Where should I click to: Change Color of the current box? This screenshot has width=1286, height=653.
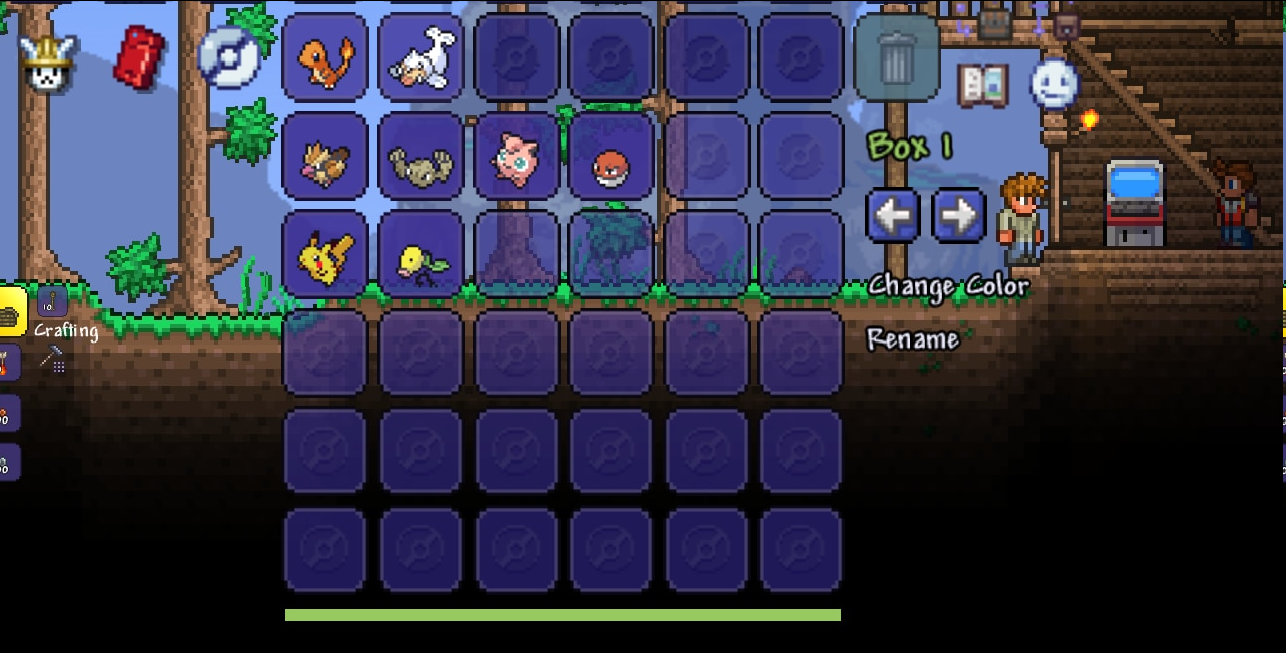coord(947,286)
